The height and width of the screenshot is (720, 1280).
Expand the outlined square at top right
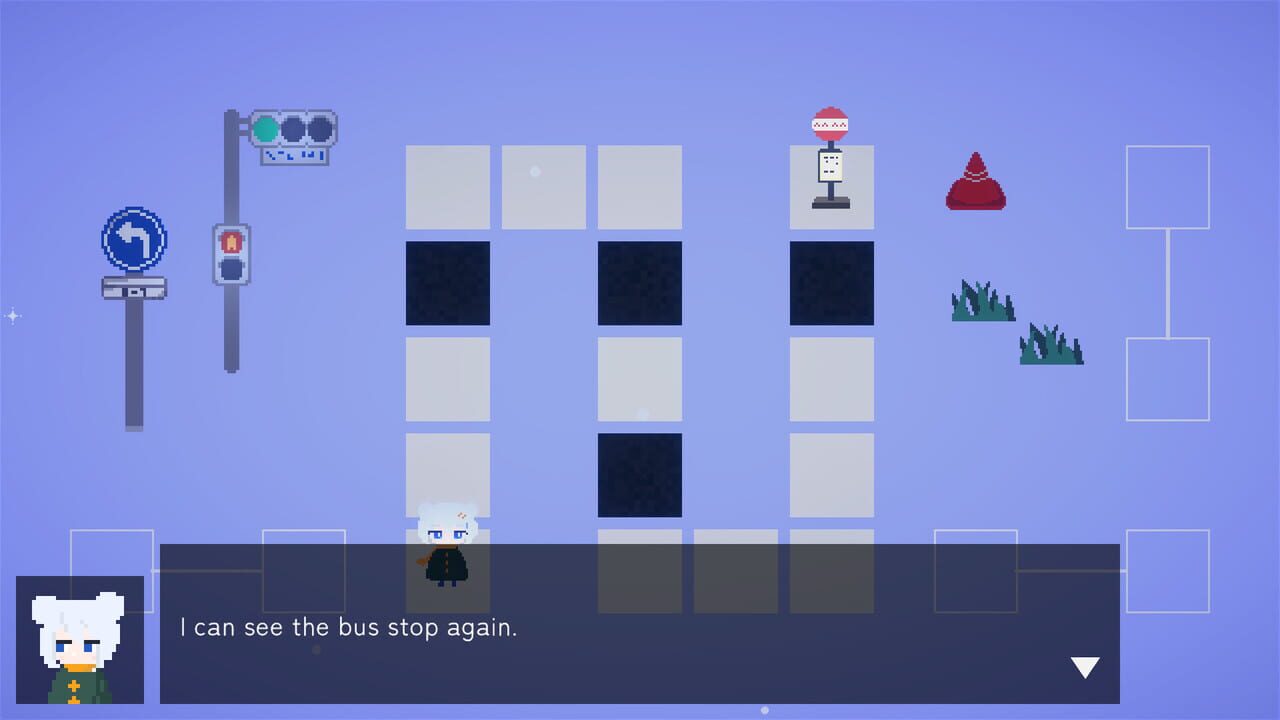coord(1167,188)
